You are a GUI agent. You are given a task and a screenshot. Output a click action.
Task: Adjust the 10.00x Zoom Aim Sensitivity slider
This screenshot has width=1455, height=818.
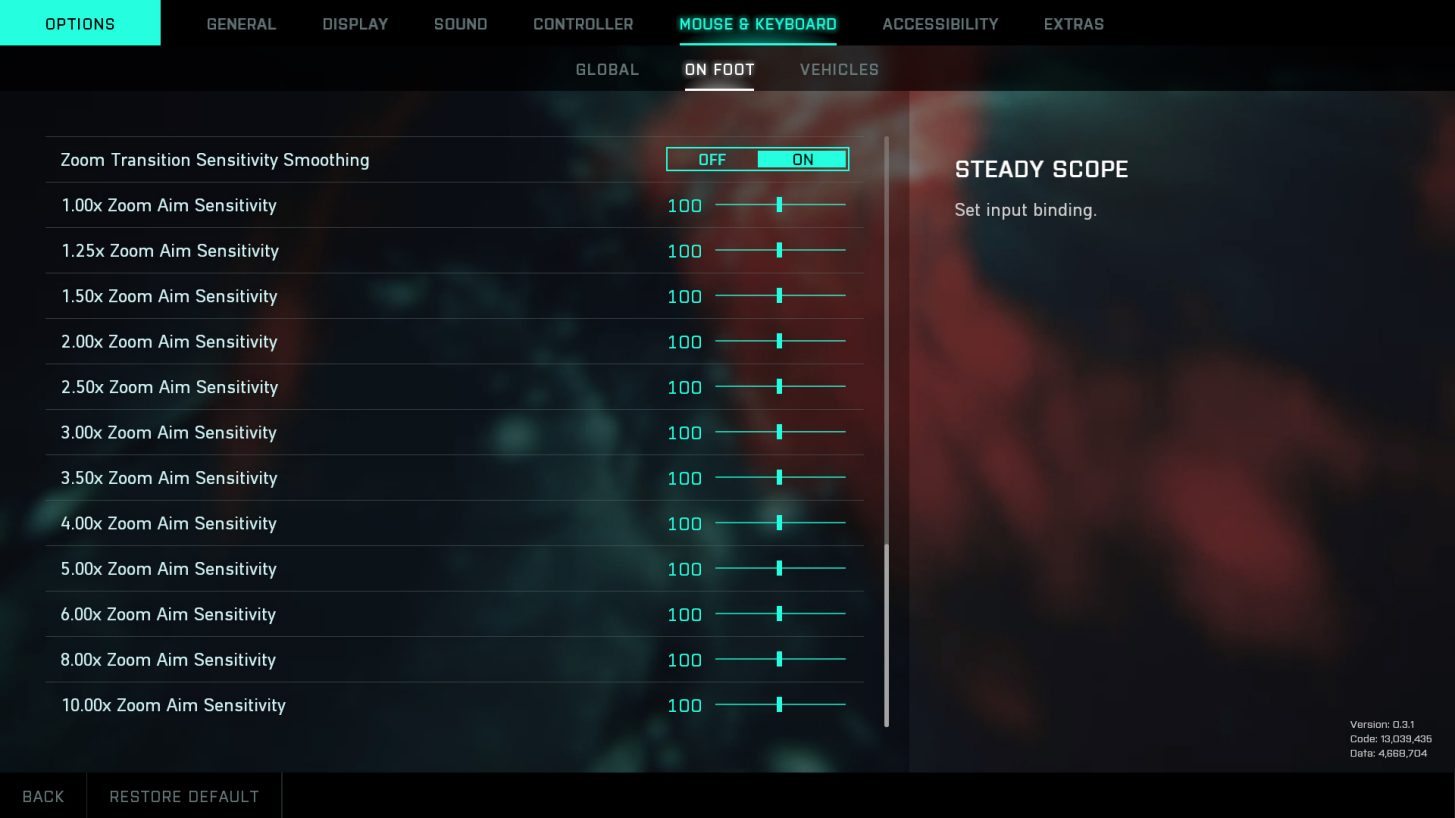point(779,705)
